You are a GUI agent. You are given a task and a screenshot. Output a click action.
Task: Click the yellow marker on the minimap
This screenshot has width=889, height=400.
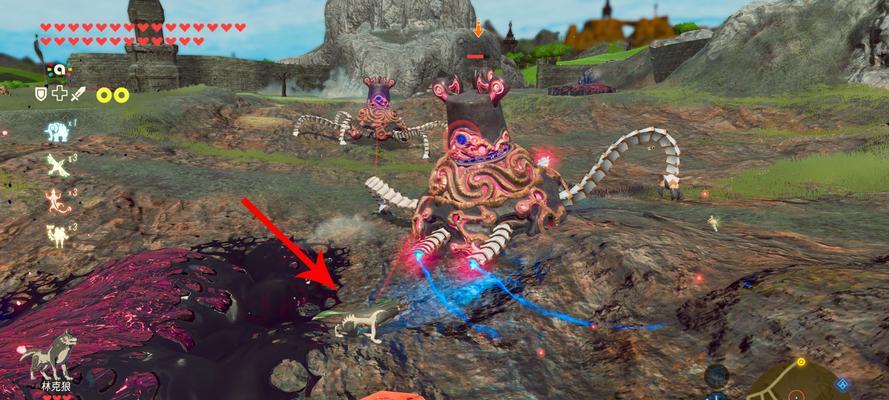[x=800, y=362]
